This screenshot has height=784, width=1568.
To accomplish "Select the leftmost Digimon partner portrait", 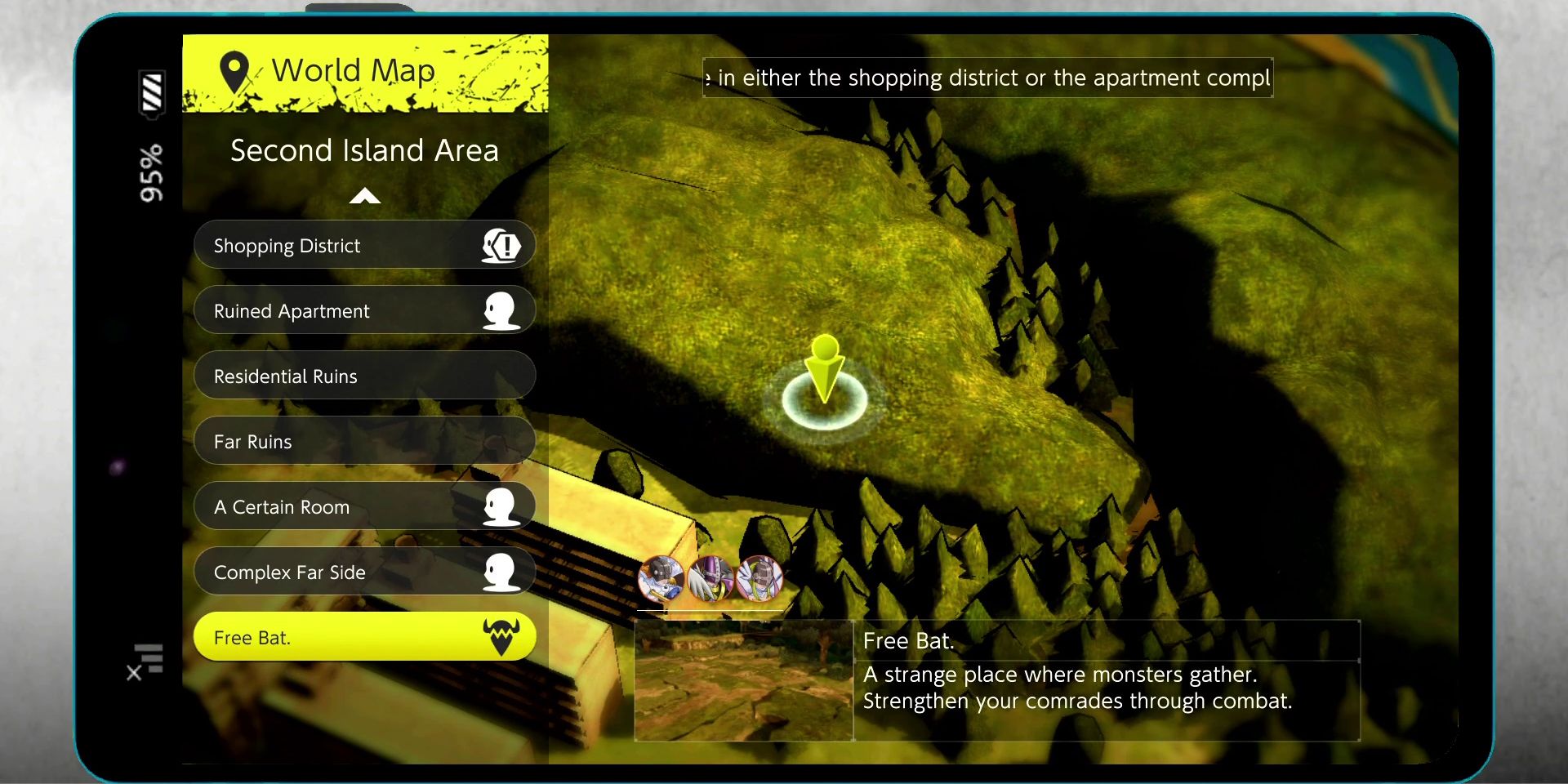I will pyautogui.click(x=661, y=580).
